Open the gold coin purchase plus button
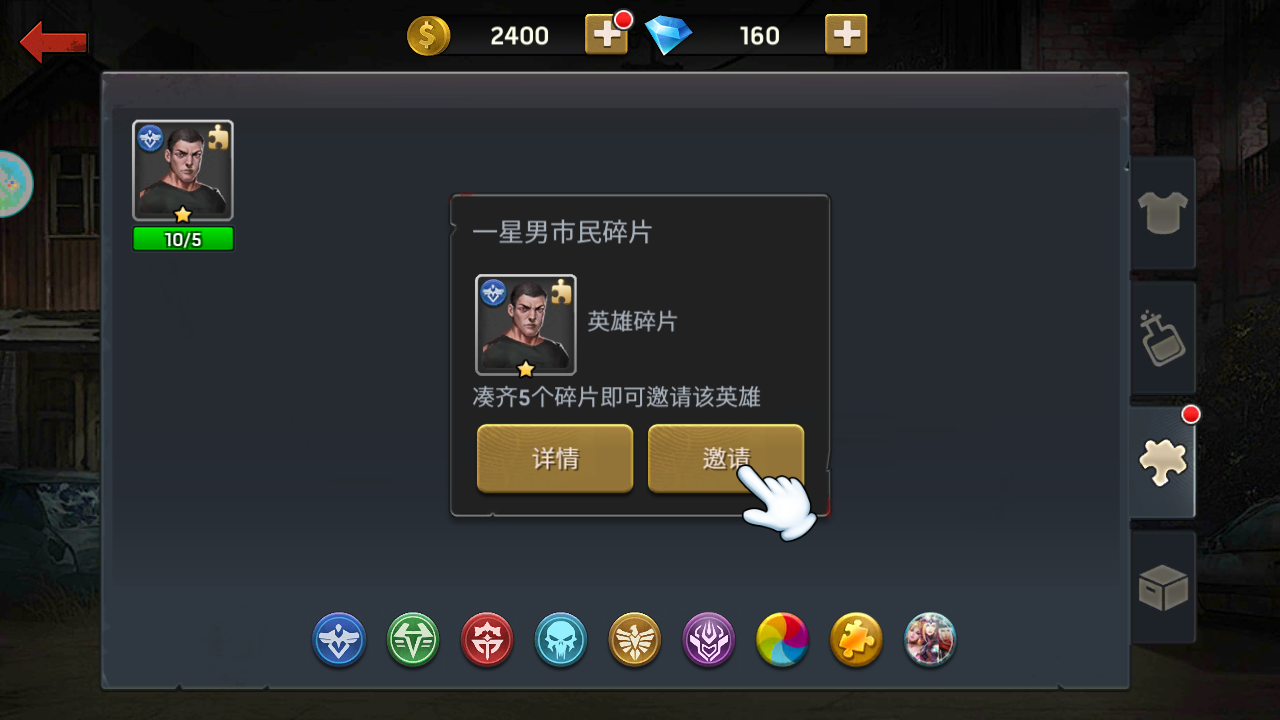Image resolution: width=1280 pixels, height=720 pixels. point(606,35)
